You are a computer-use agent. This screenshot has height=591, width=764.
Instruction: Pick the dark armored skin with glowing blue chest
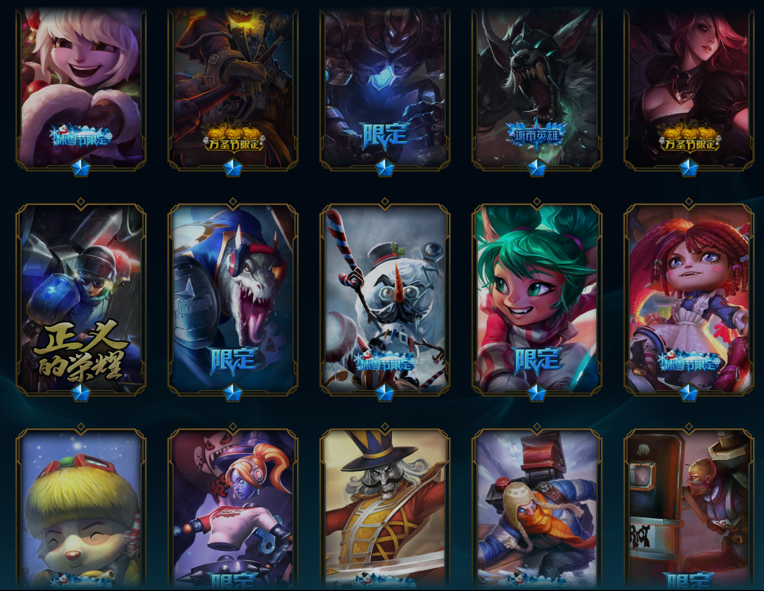tap(385, 88)
